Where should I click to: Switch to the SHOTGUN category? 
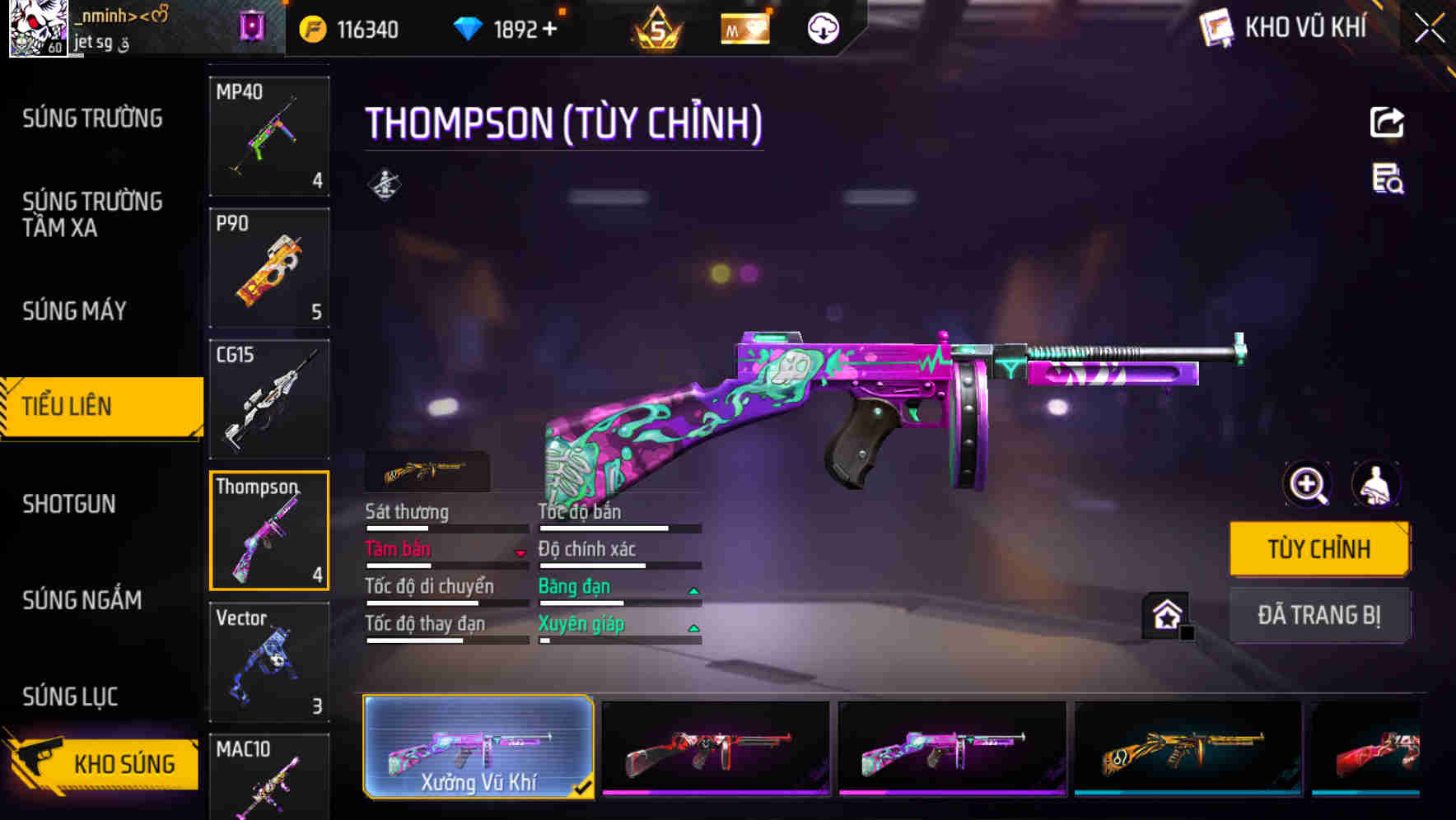tap(70, 504)
